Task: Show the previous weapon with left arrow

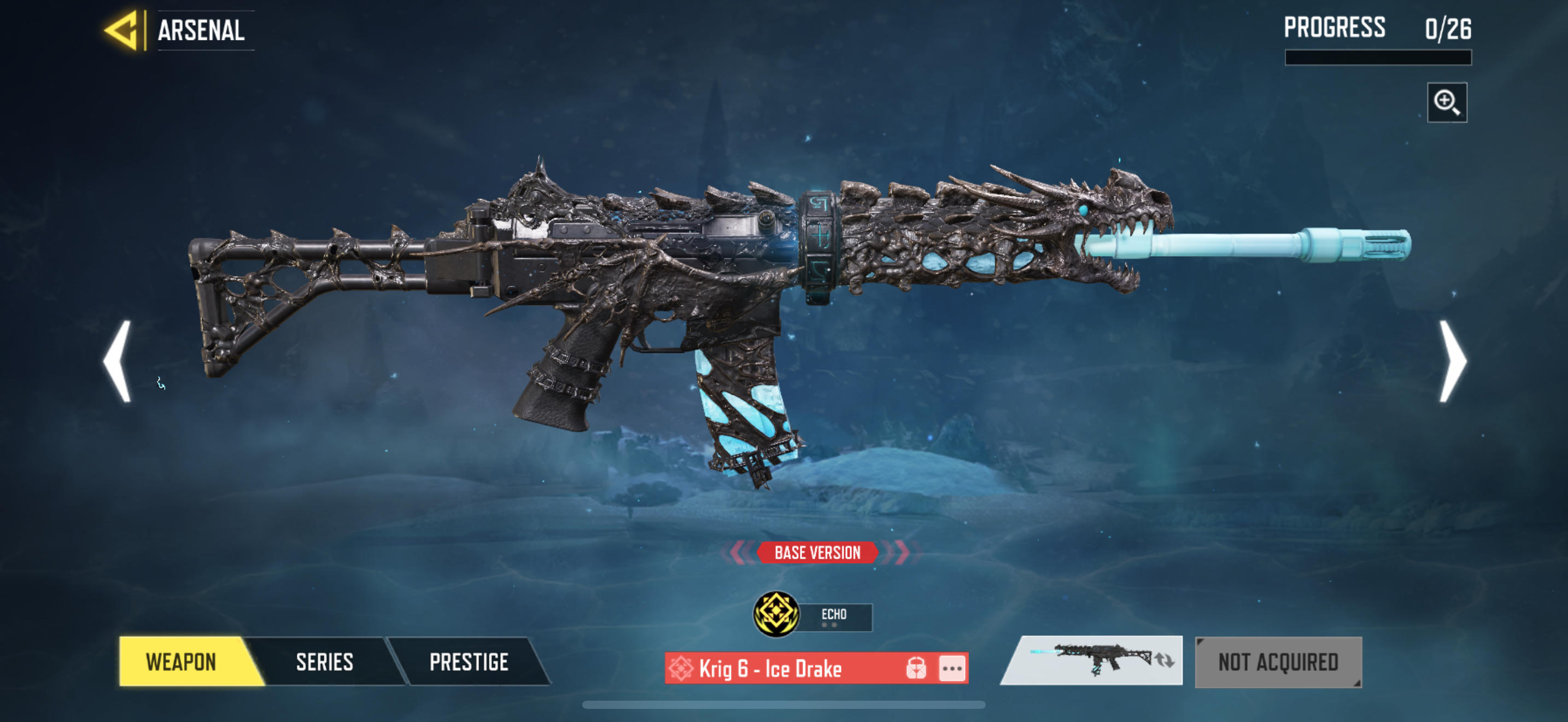Action: point(117,362)
